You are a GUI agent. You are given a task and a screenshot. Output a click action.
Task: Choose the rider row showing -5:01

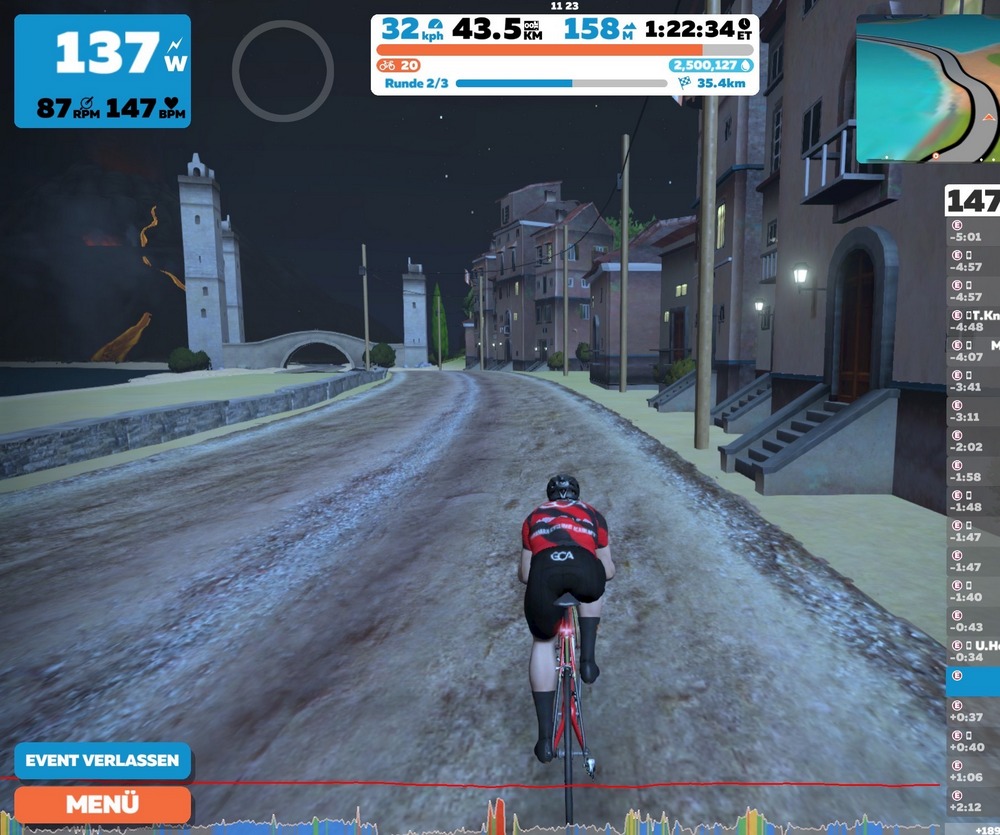pyautogui.click(x=973, y=231)
